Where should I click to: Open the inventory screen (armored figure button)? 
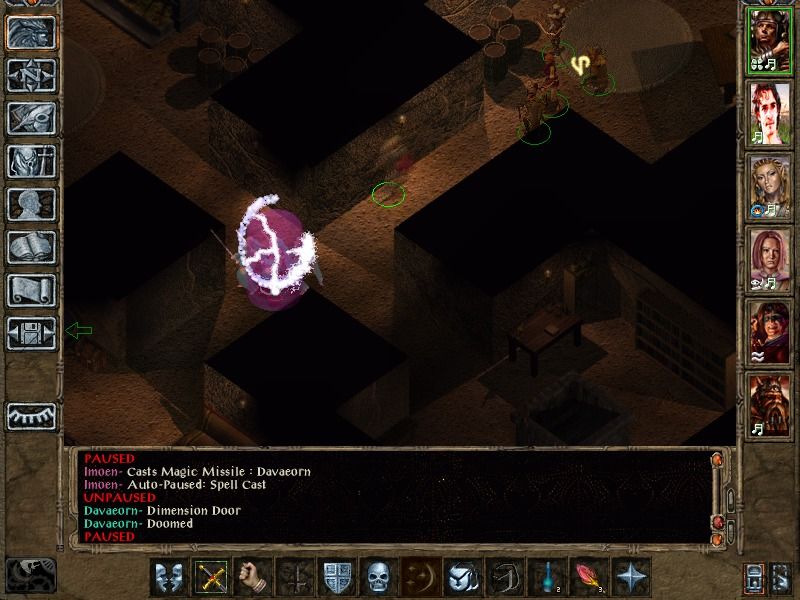click(31, 161)
